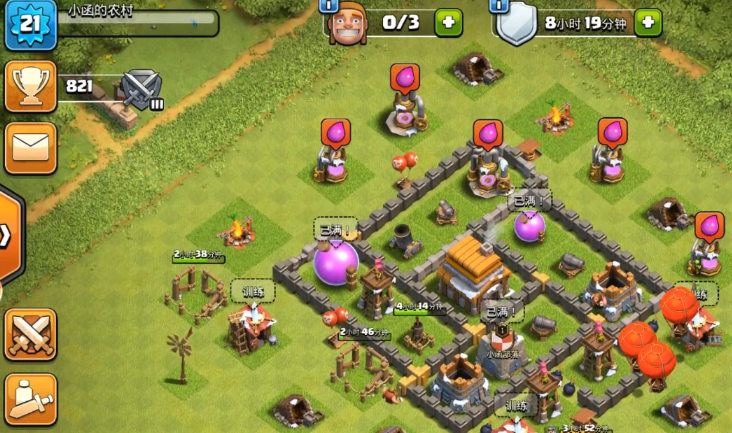Viewport: 732px width, 433px height.
Task: Add builders with the green plus button
Action: point(448,22)
